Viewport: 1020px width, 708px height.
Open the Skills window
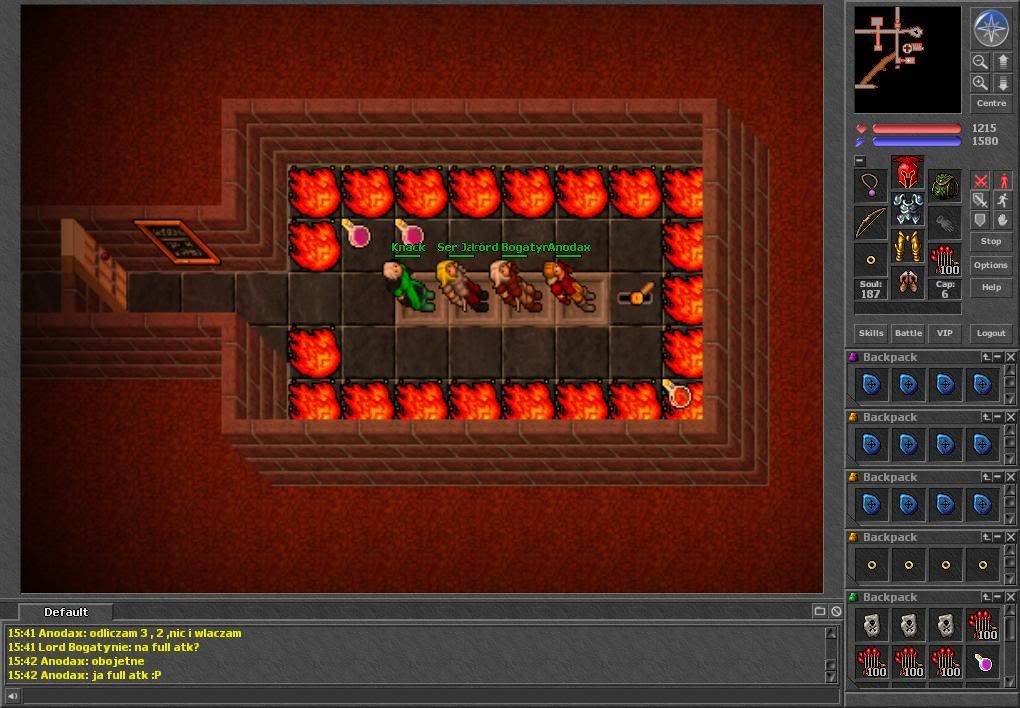pyautogui.click(x=870, y=333)
